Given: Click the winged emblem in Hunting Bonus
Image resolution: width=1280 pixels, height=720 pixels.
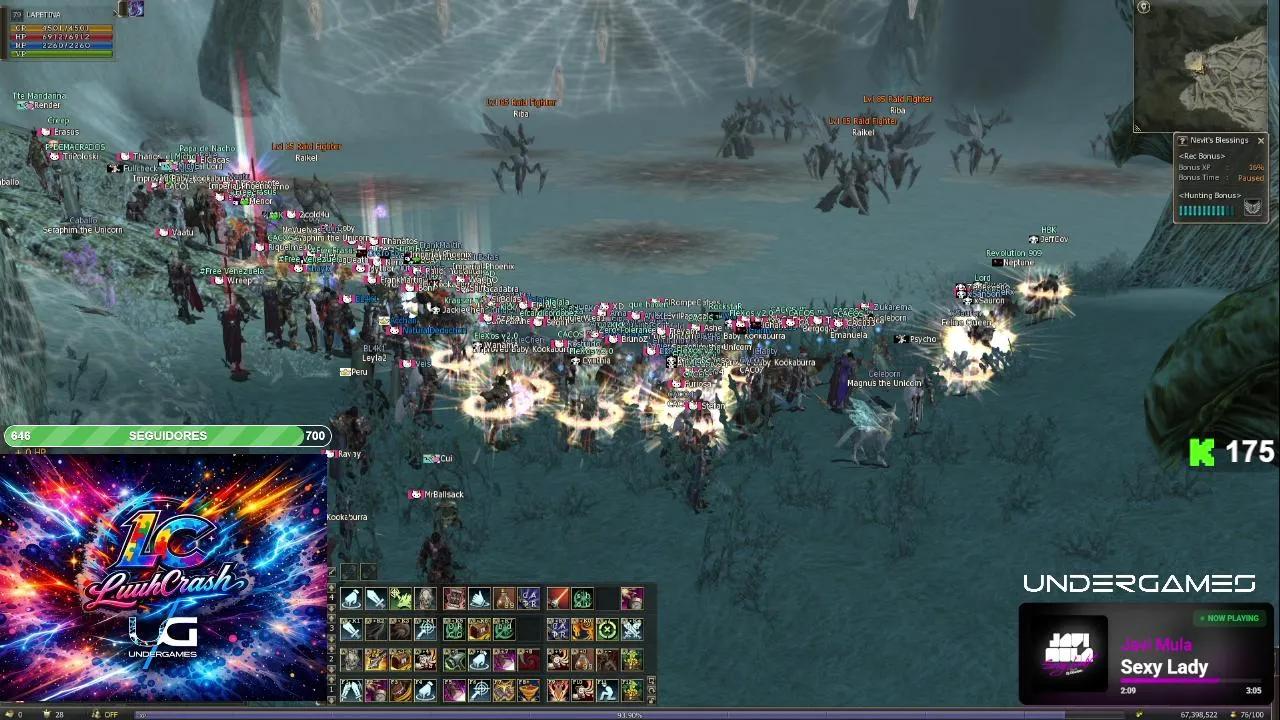Looking at the screenshot, I should click(1252, 208).
